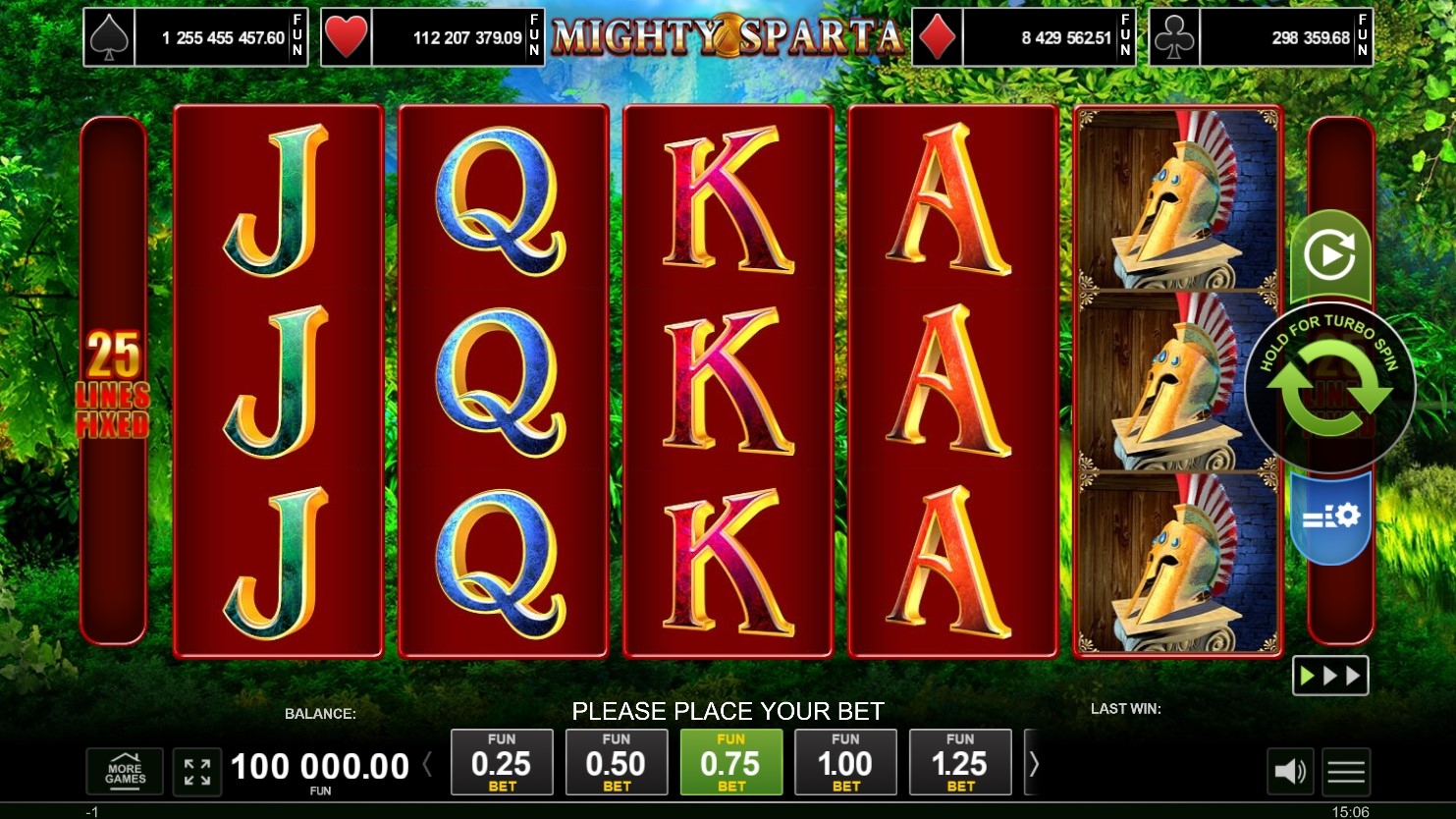Open the hamburger menu
Viewport: 1456px width, 819px height.
1346,772
